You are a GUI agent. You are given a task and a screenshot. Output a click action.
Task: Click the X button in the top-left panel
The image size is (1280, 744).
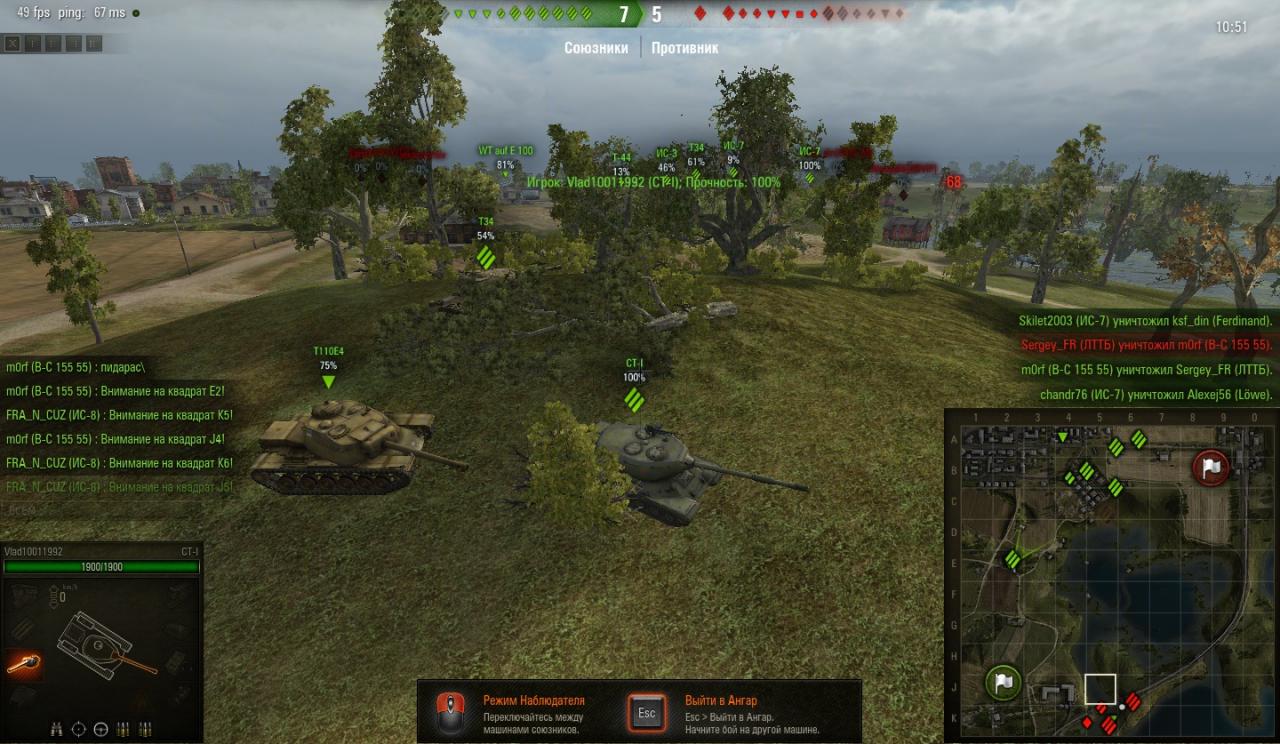[12, 43]
